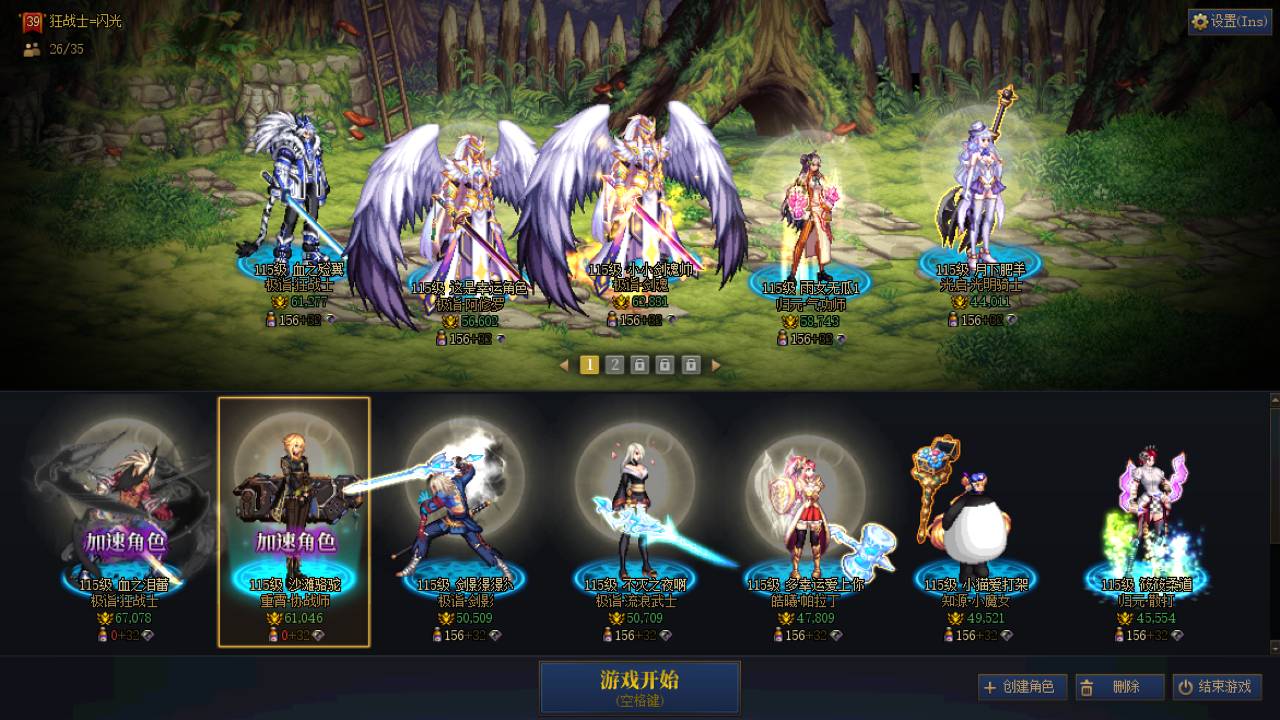Click the last padlock in the pagination row
Screen dimensions: 1280x720
[690, 365]
